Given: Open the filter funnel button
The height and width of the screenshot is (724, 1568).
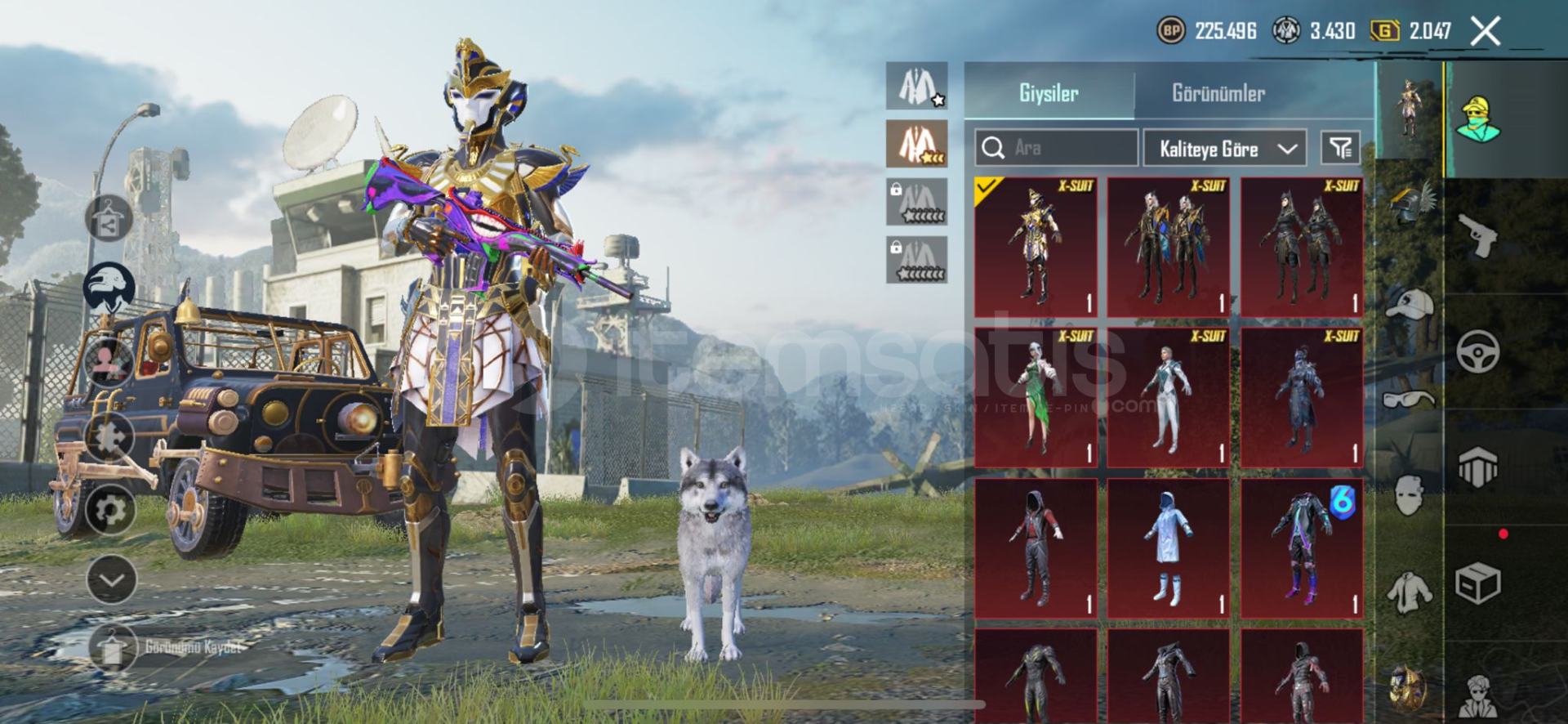Looking at the screenshot, I should point(1340,148).
